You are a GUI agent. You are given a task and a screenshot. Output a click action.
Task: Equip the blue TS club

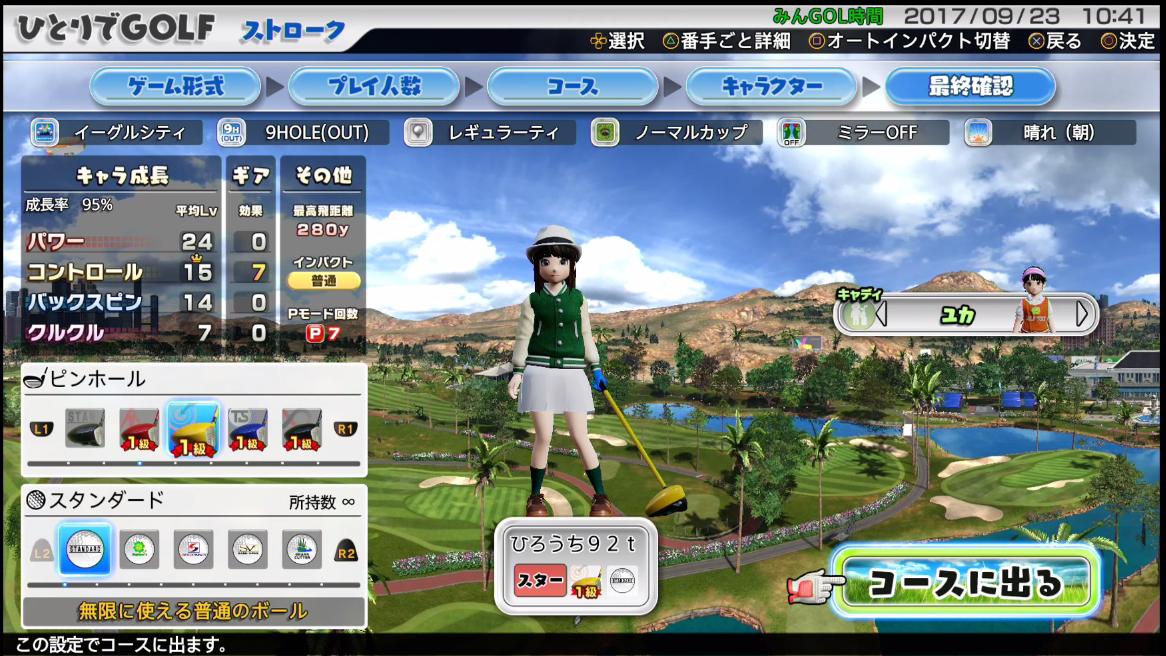coord(247,428)
